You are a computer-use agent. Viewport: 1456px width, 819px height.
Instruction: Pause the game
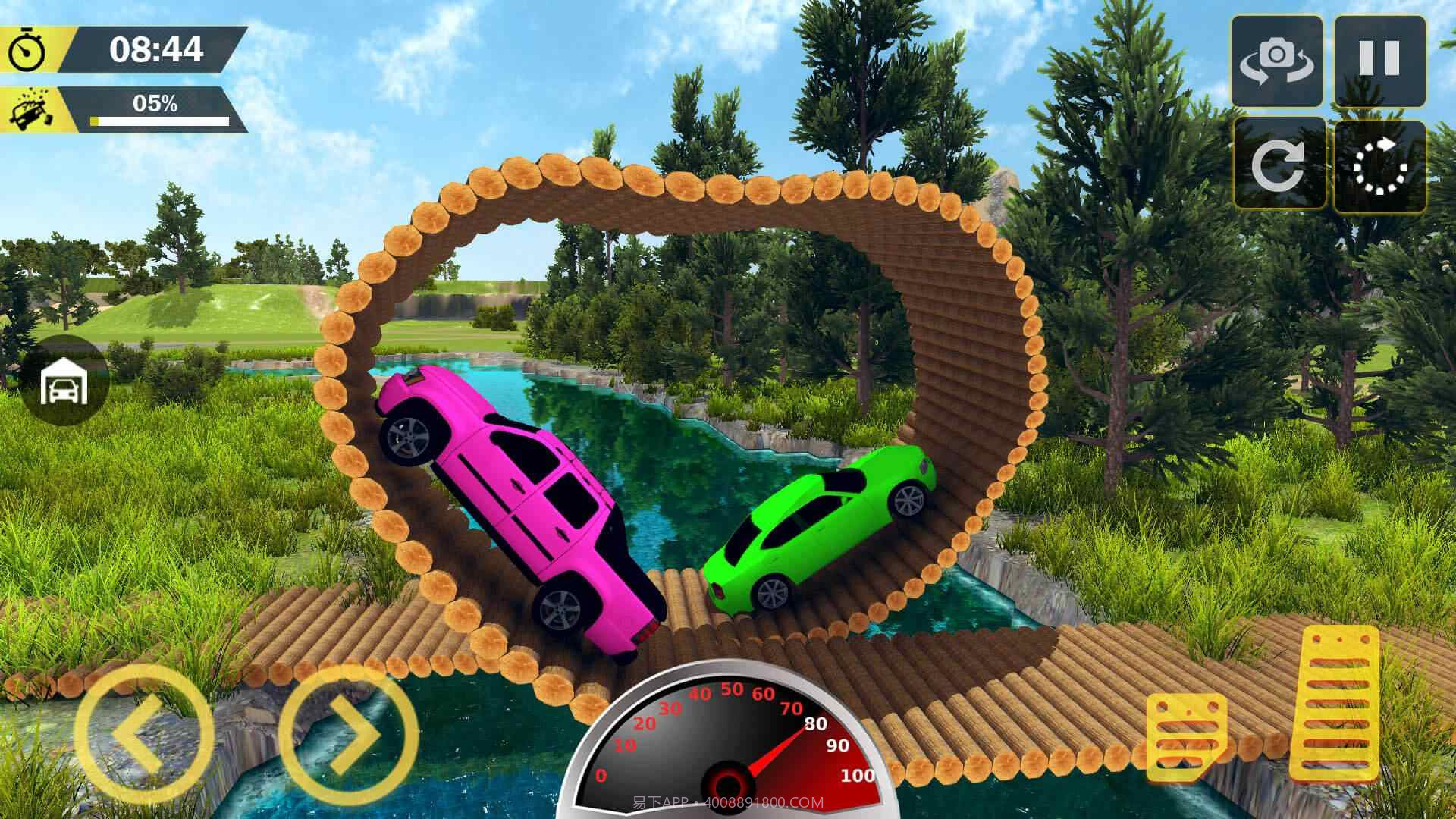pos(1379,61)
